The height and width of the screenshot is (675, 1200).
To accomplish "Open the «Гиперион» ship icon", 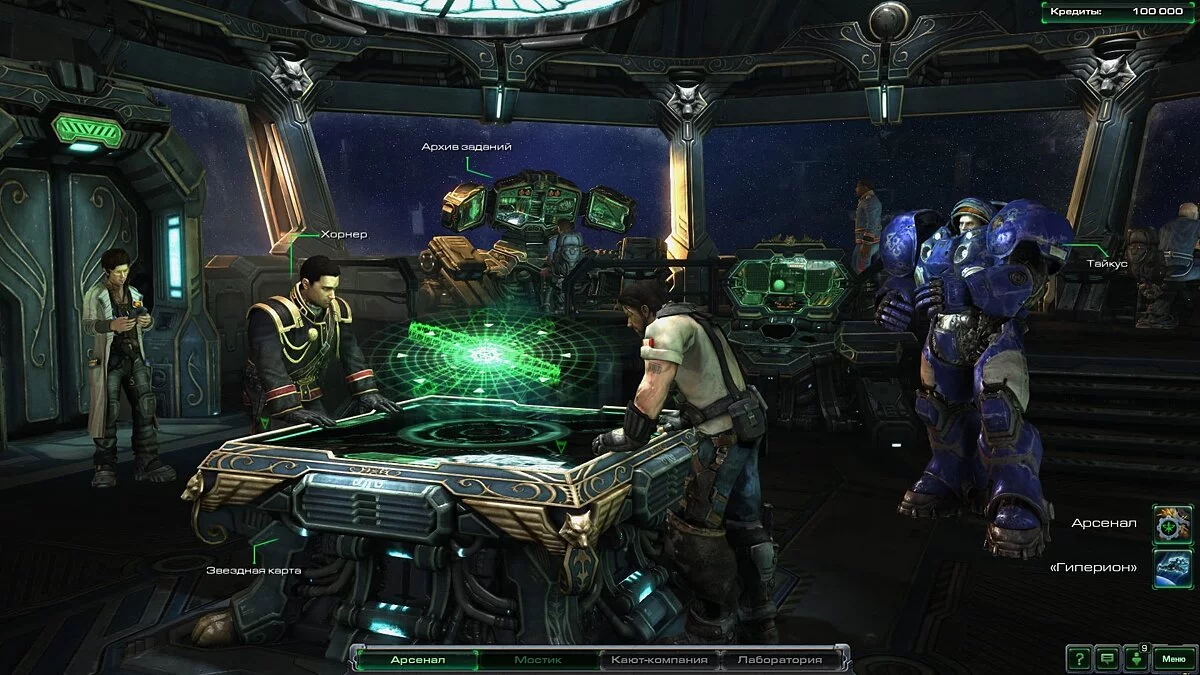I will click(x=1172, y=566).
